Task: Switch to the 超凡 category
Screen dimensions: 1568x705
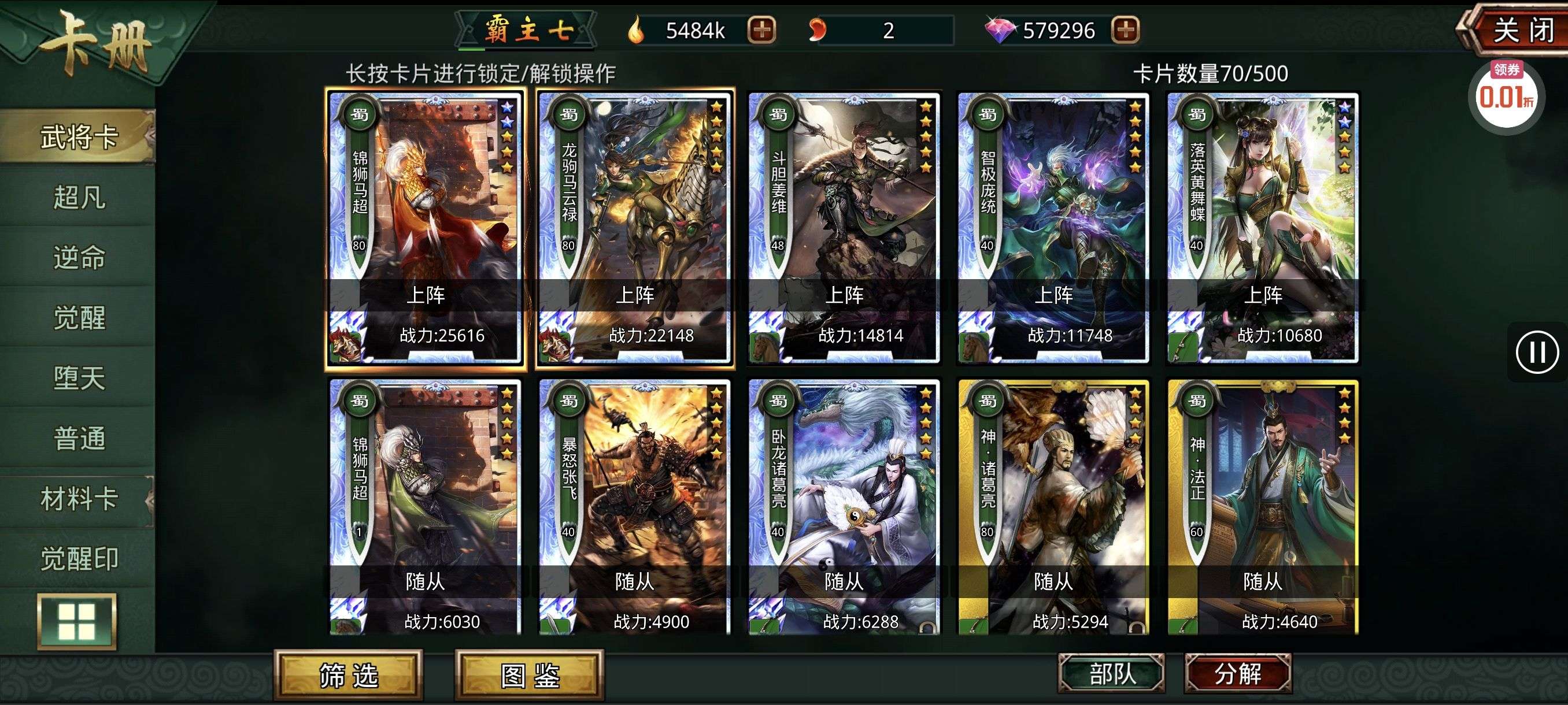Action: (79, 197)
